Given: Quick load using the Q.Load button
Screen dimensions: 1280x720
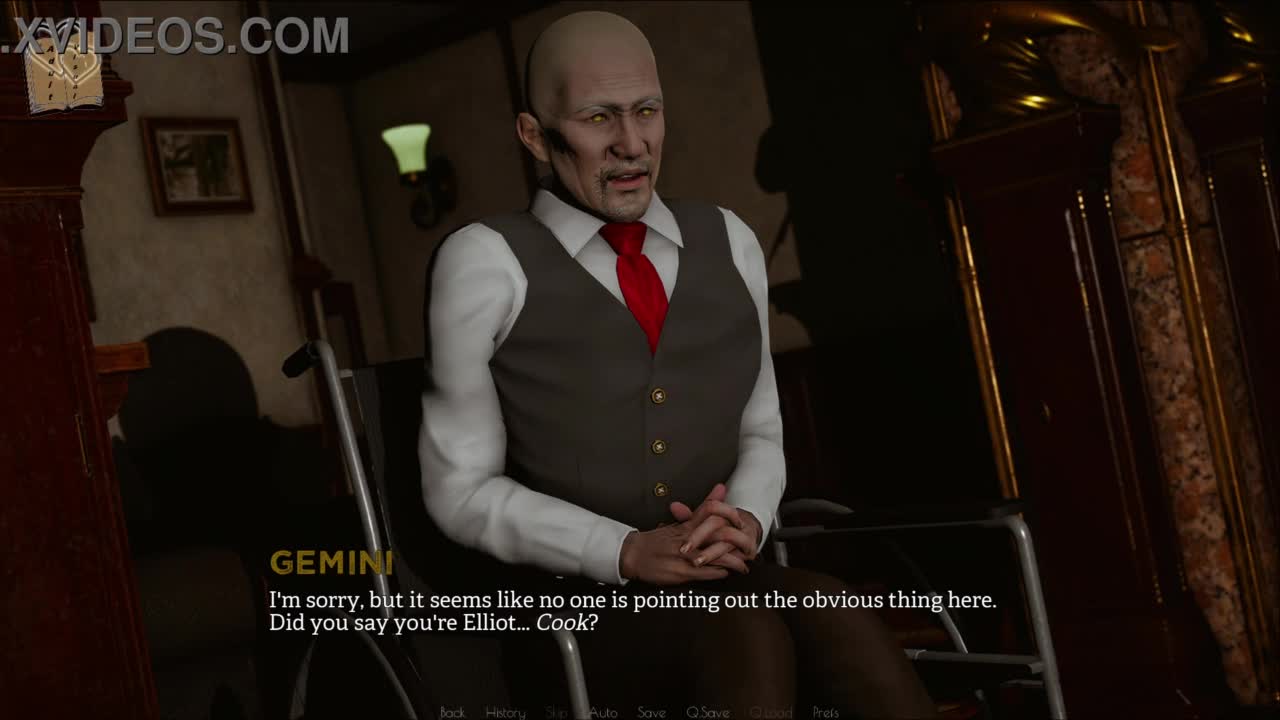Looking at the screenshot, I should [x=770, y=712].
